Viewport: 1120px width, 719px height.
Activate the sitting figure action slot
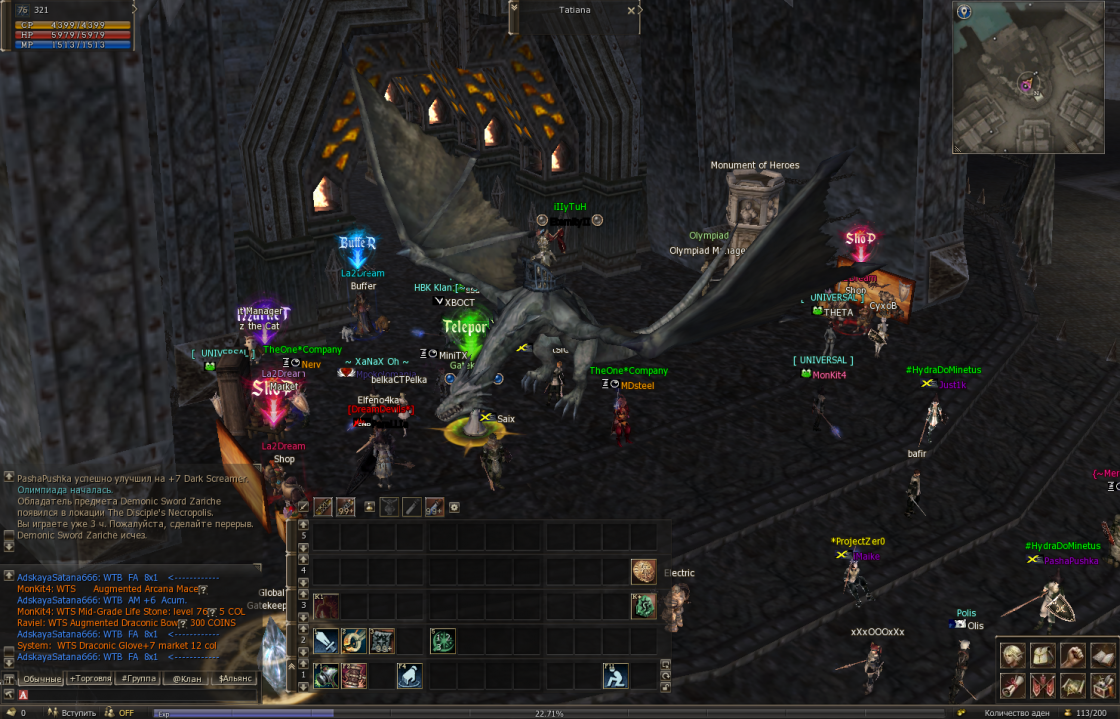click(616, 676)
